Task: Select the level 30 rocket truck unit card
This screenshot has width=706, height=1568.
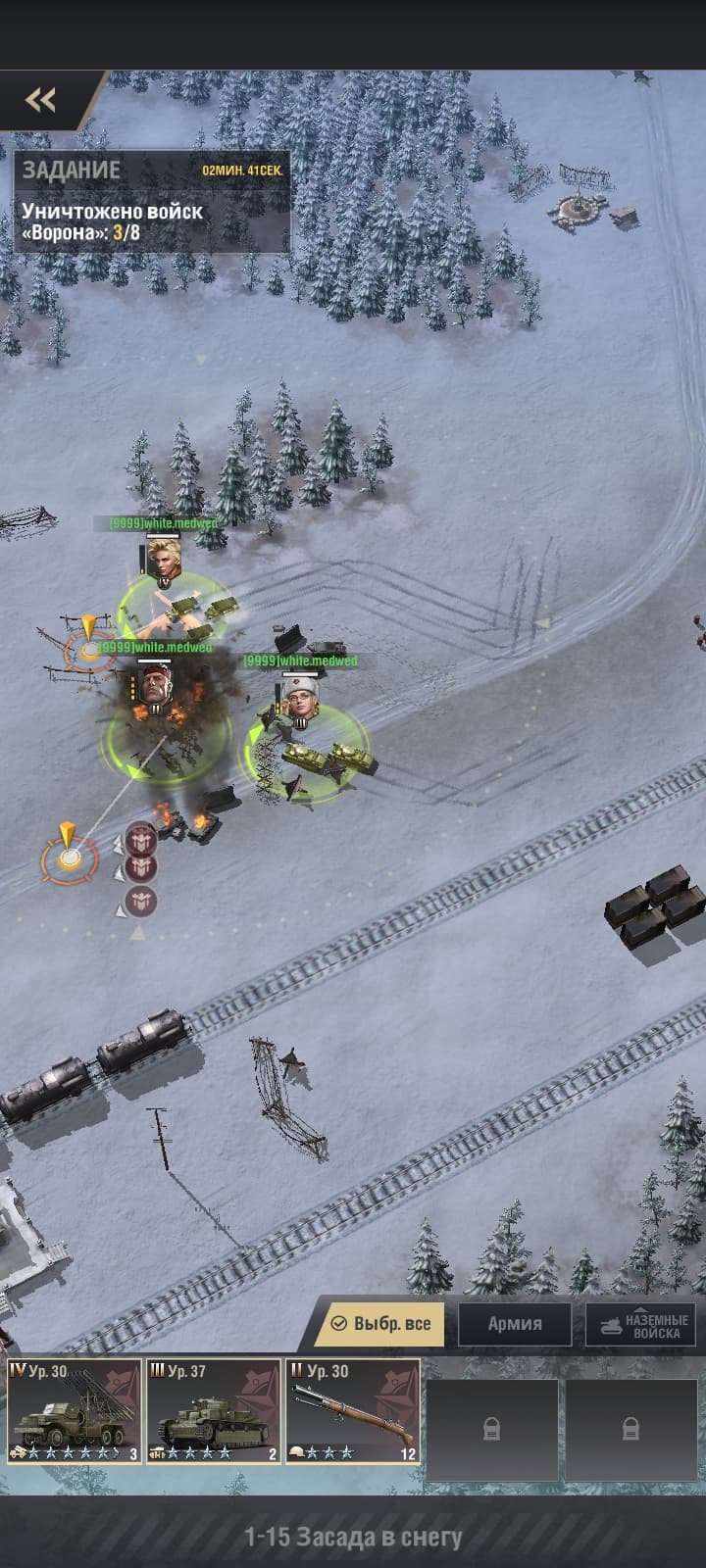Action: [75, 1411]
